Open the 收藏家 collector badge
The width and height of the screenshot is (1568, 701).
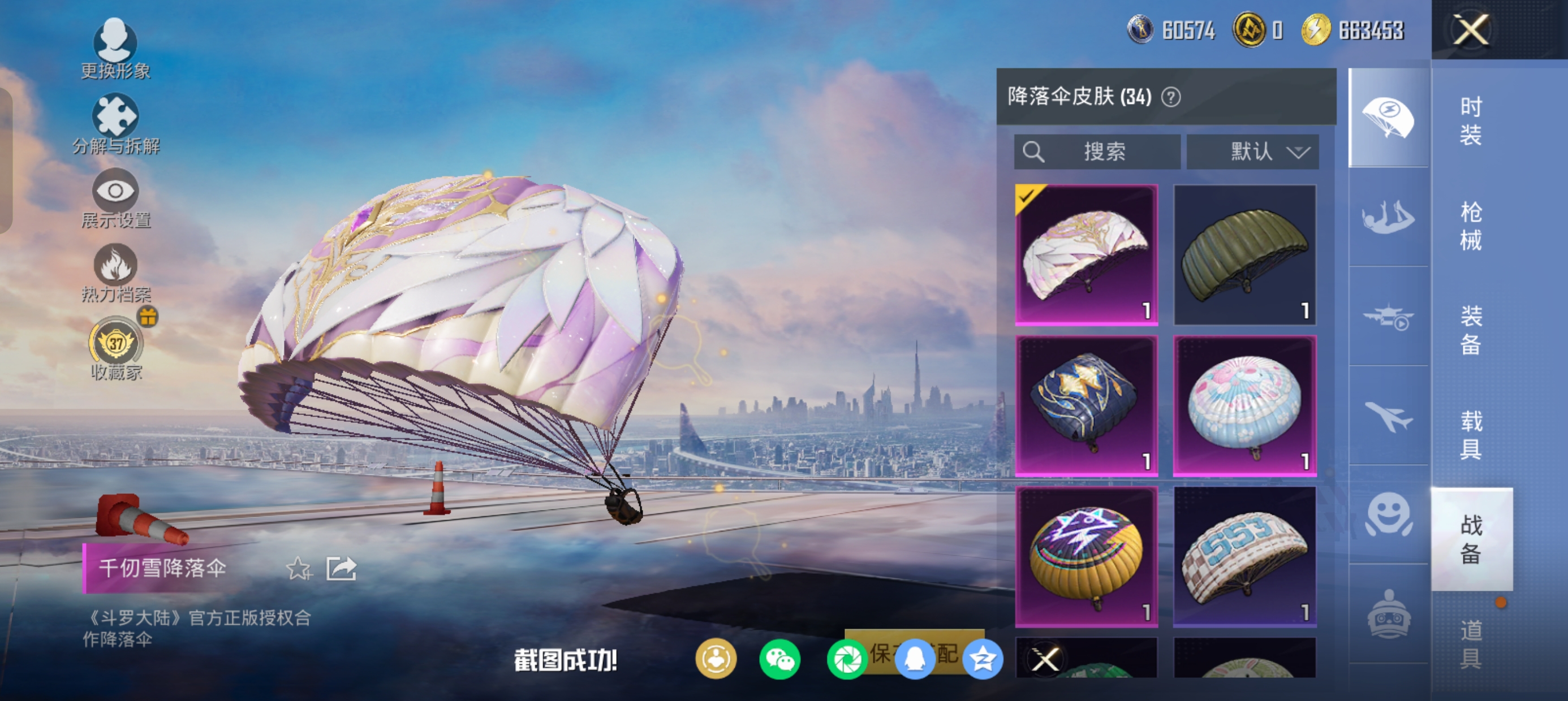(115, 348)
